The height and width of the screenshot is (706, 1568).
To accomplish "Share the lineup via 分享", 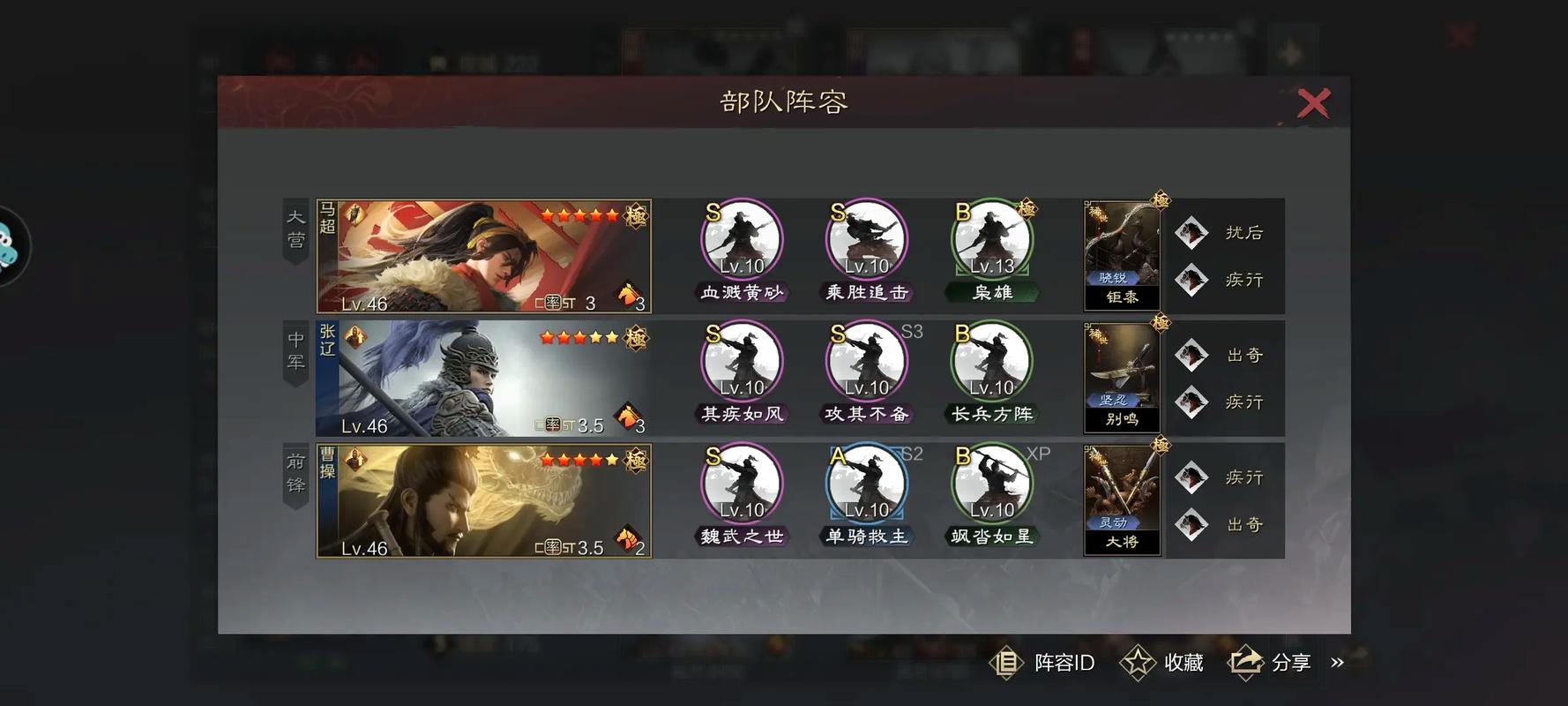I will (1272, 663).
